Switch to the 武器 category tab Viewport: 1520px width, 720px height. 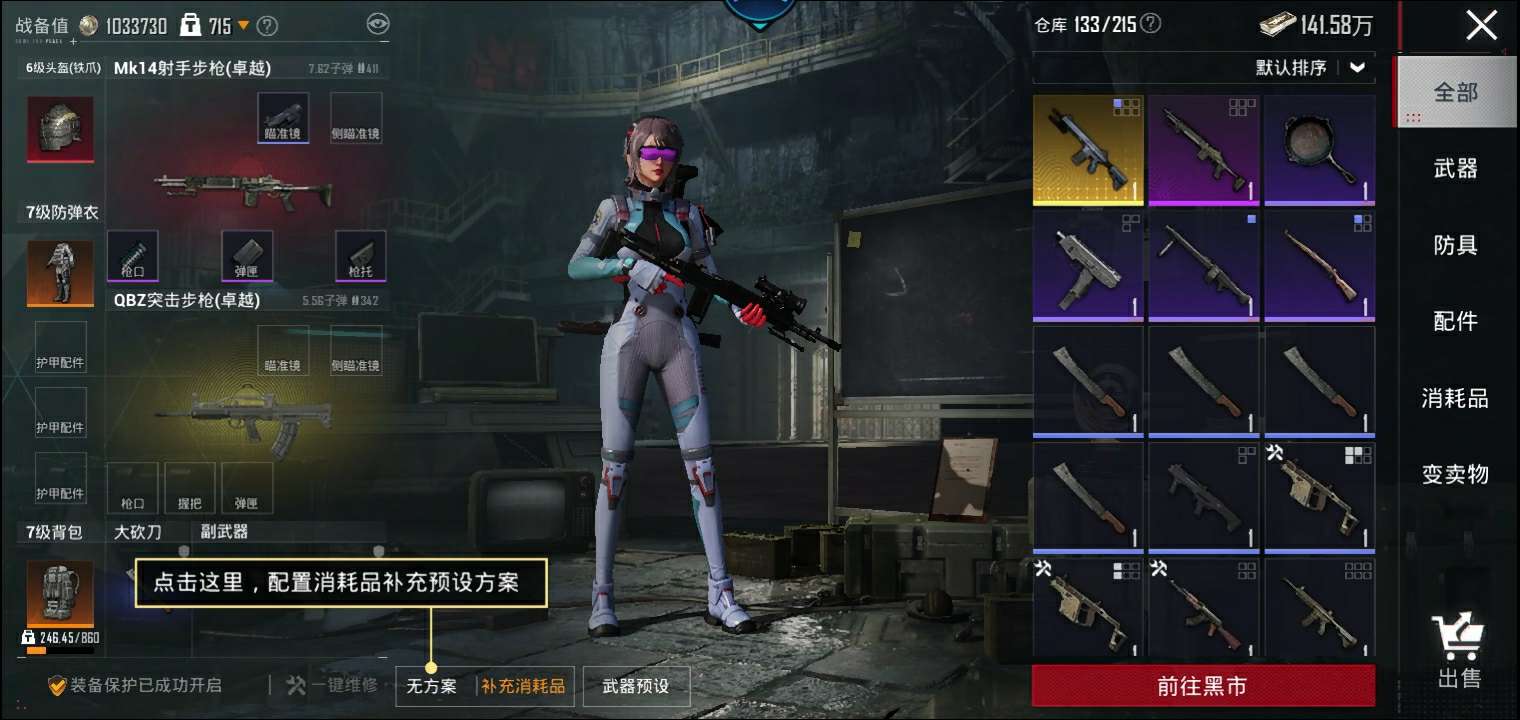[x=1455, y=169]
